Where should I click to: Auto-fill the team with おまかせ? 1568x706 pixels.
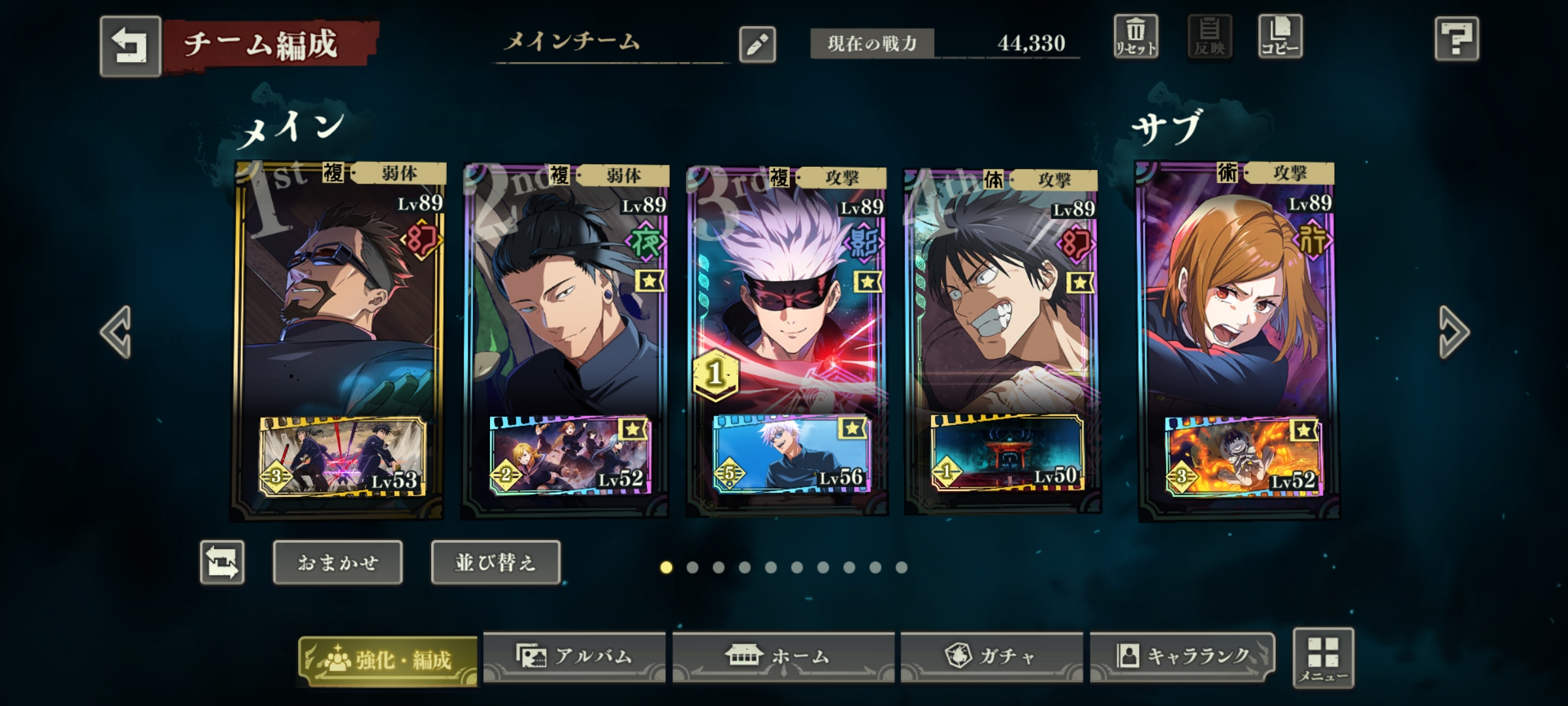point(338,562)
